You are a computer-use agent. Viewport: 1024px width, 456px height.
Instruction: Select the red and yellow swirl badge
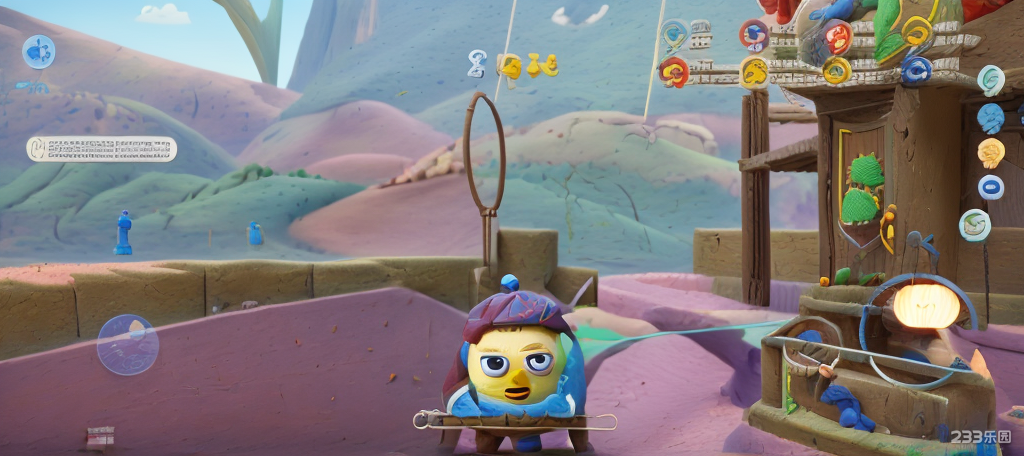pos(674,71)
